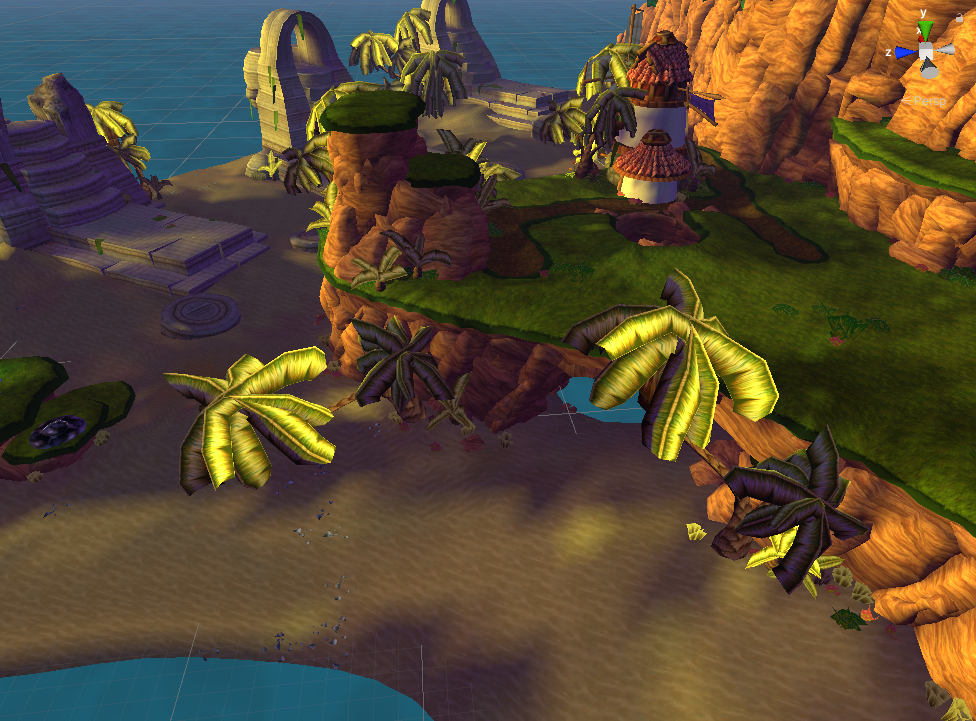Click the blue Z-axis cone on the scene gizmo
This screenshot has height=721, width=976.
click(x=905, y=52)
